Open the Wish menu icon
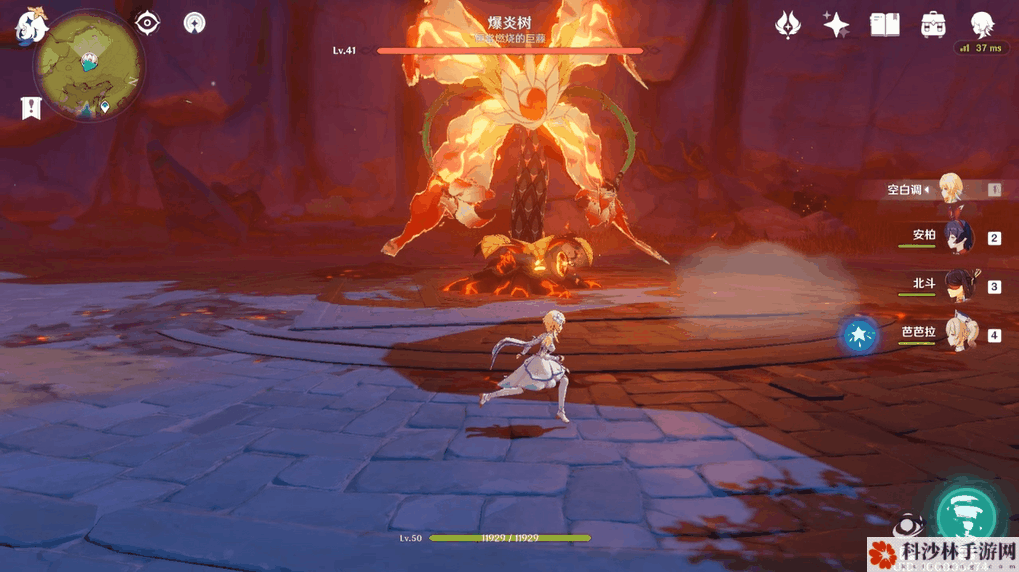The width and height of the screenshot is (1019, 572). point(789,24)
